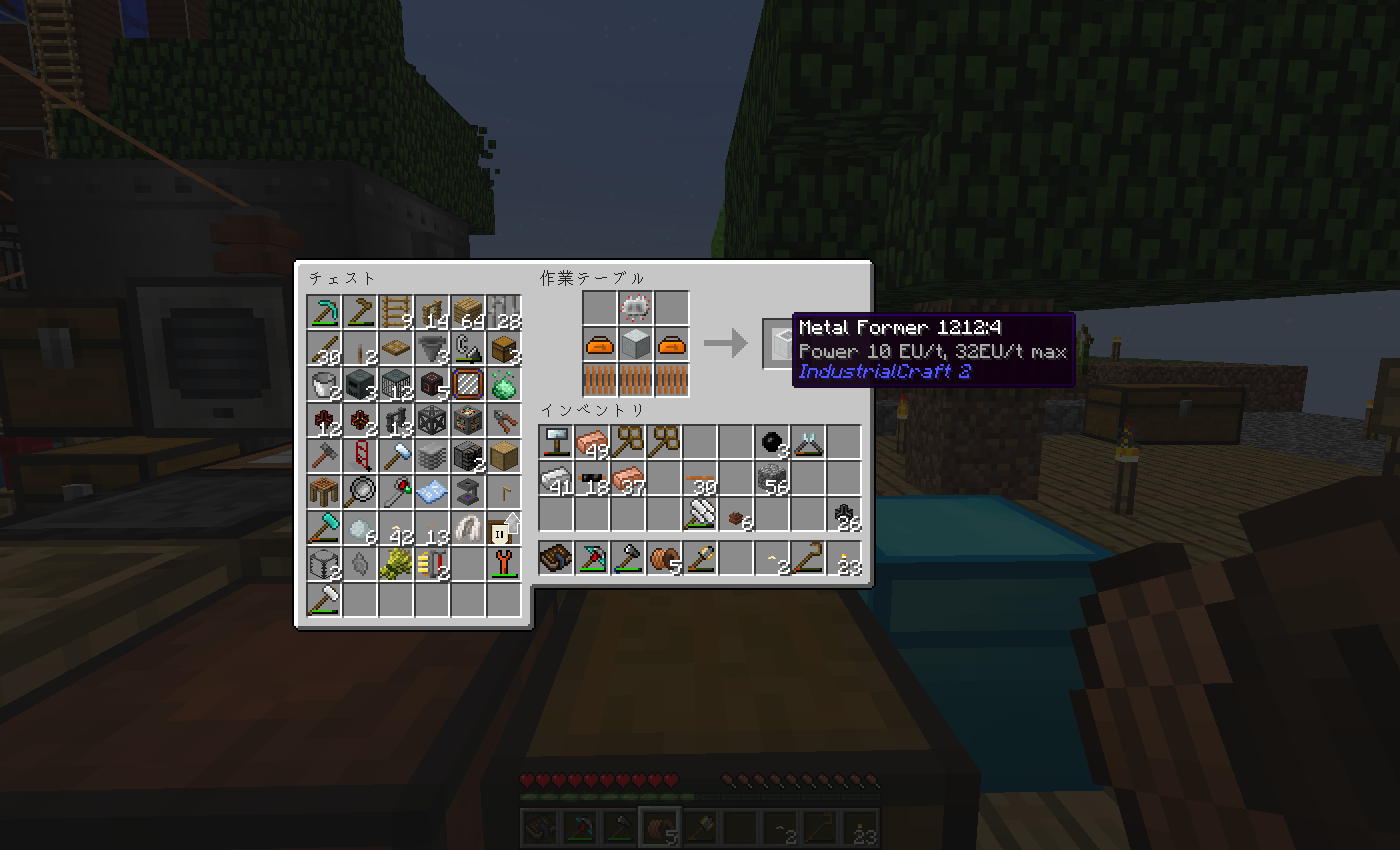Take the magnifying glass from the chest
1400x850 pixels.
tap(361, 492)
